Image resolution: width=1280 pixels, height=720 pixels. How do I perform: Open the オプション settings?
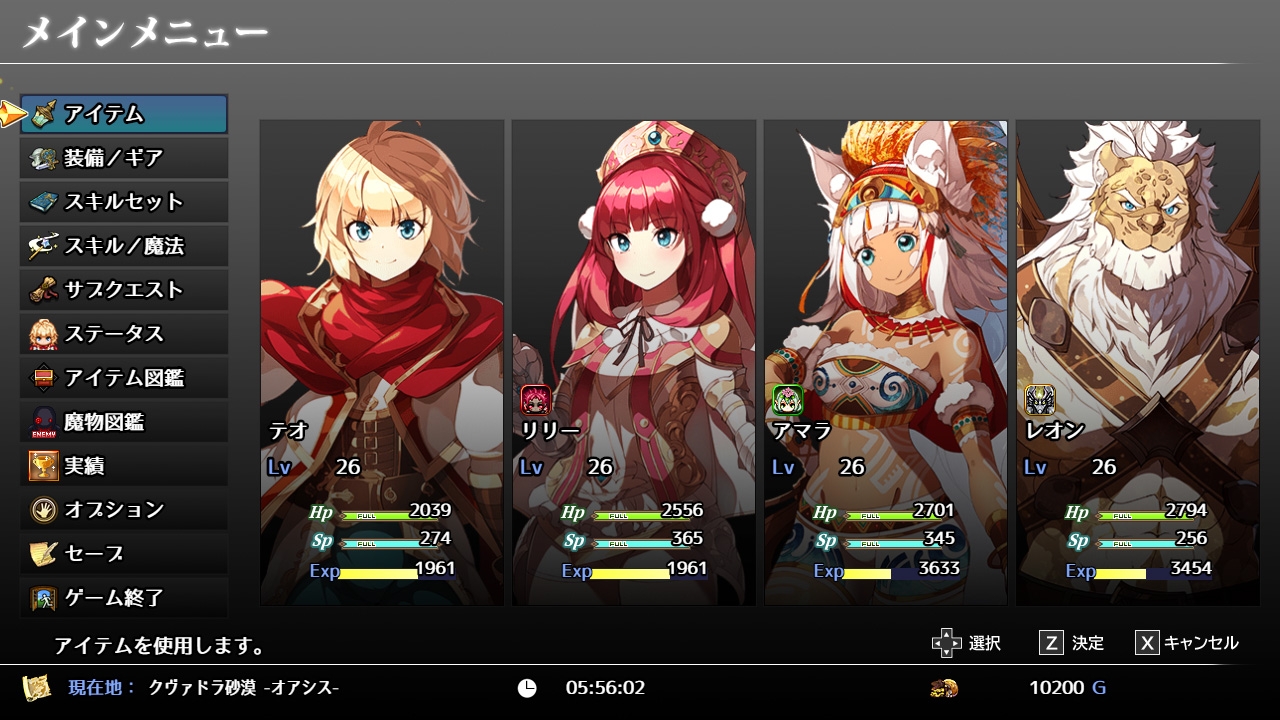(124, 510)
